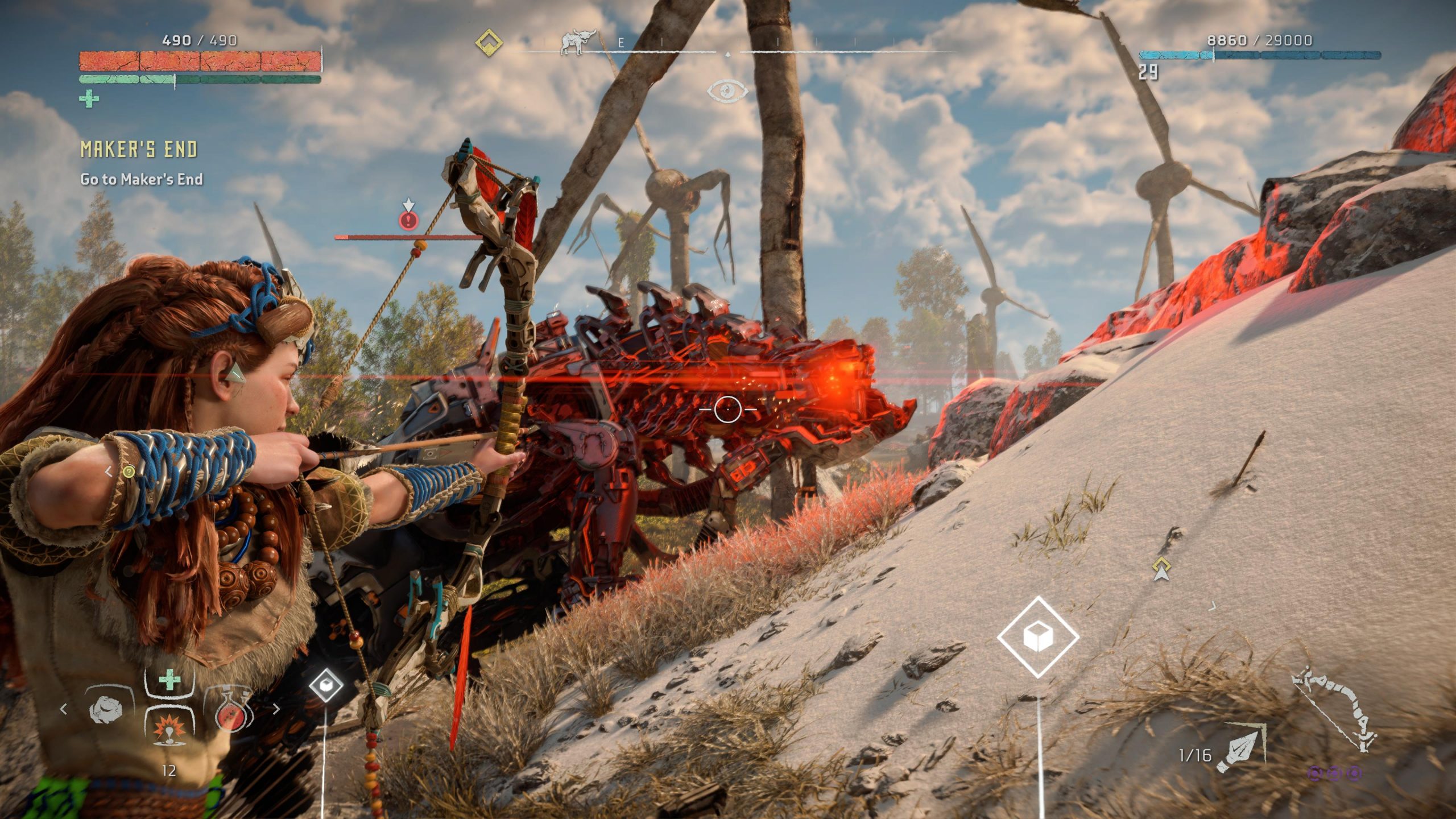The height and width of the screenshot is (819, 1456).
Task: Click the stealth eye indicator
Action: click(x=727, y=90)
